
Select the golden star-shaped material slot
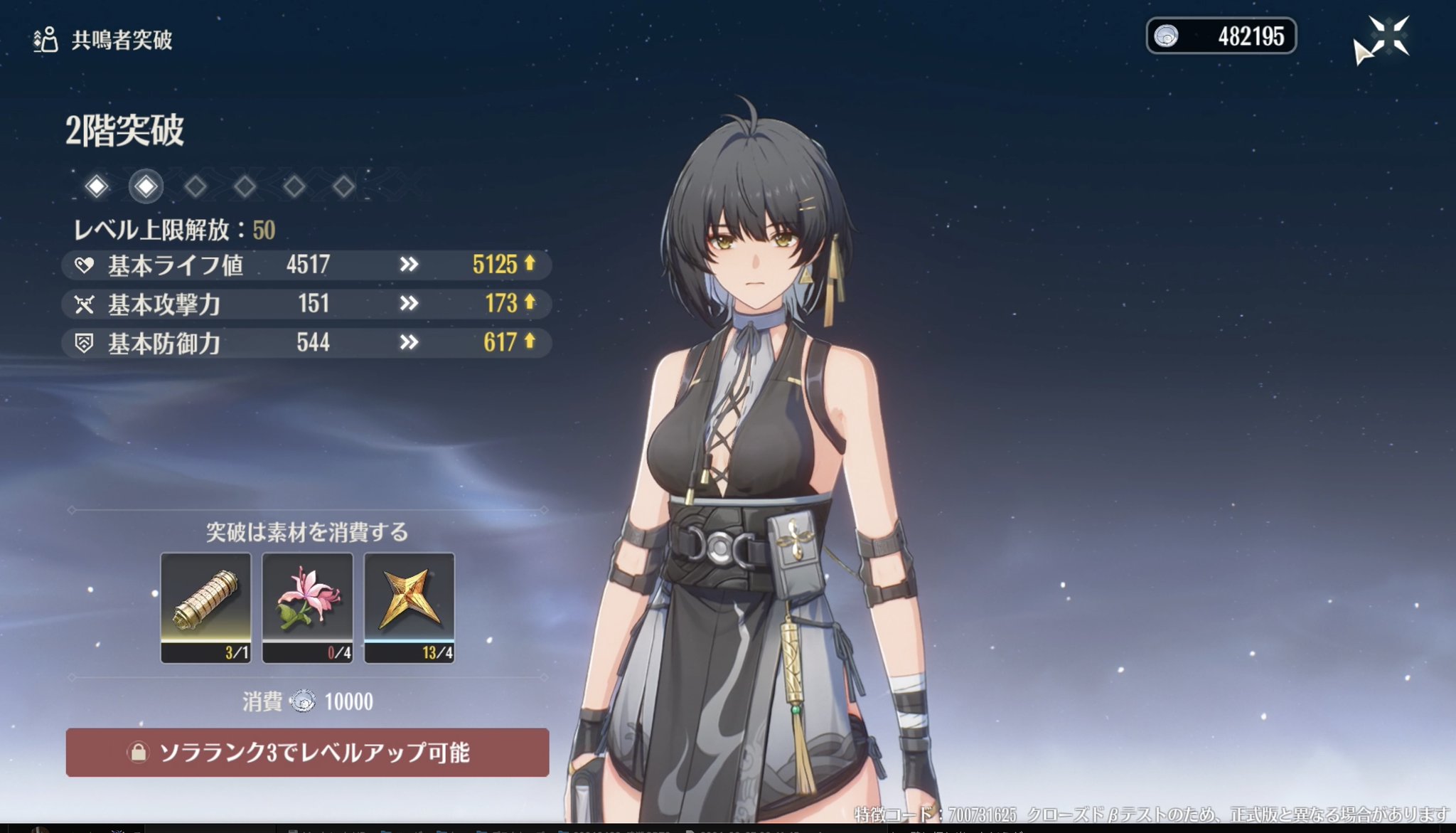click(409, 607)
